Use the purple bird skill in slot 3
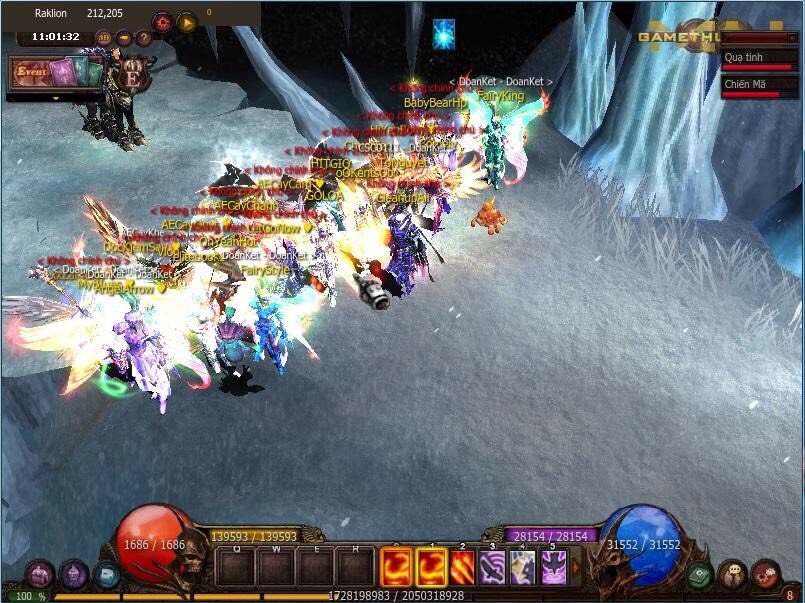The height and width of the screenshot is (603, 805). pos(494,568)
